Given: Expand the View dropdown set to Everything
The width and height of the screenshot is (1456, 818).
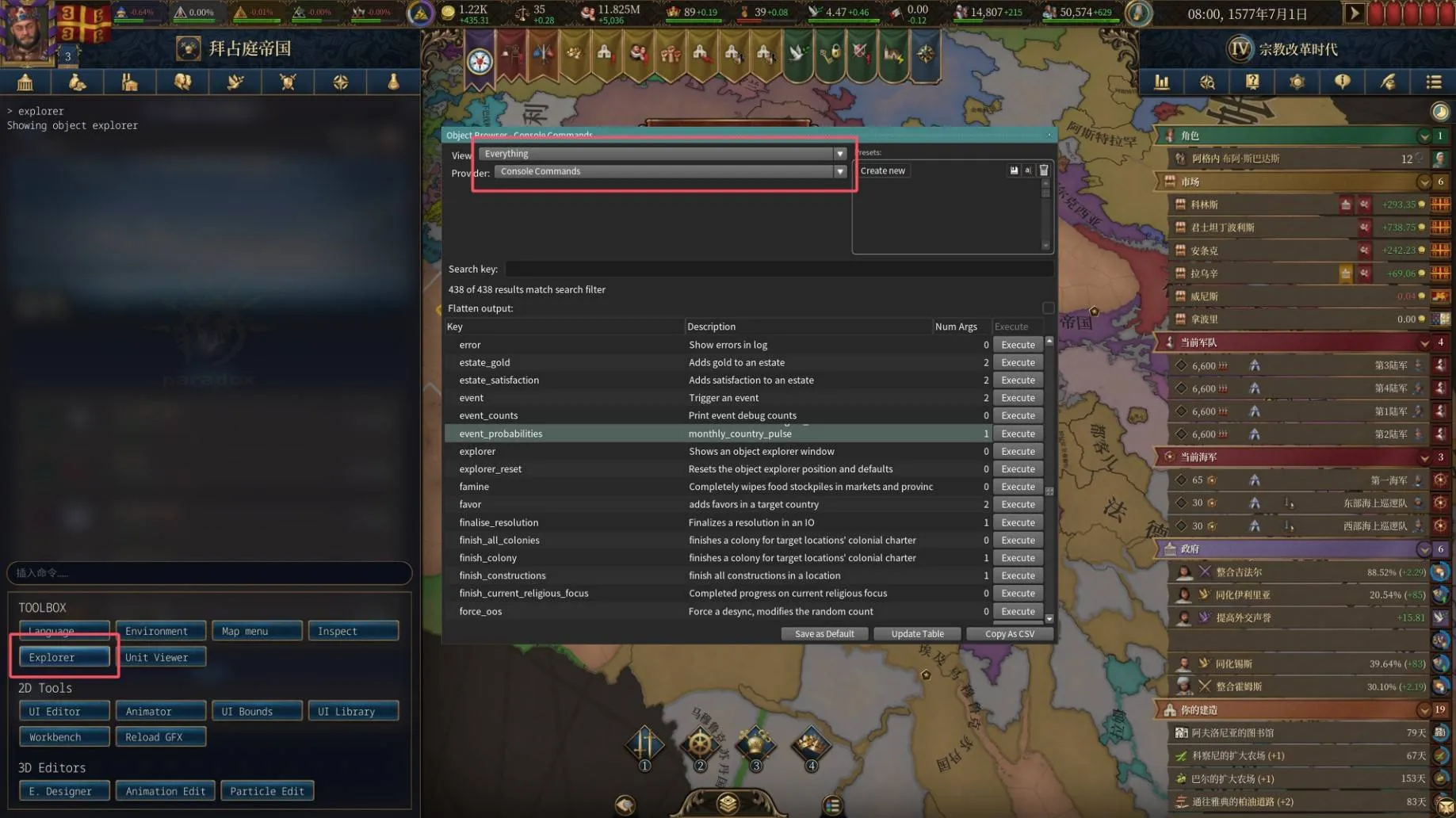Looking at the screenshot, I should click(x=839, y=154).
